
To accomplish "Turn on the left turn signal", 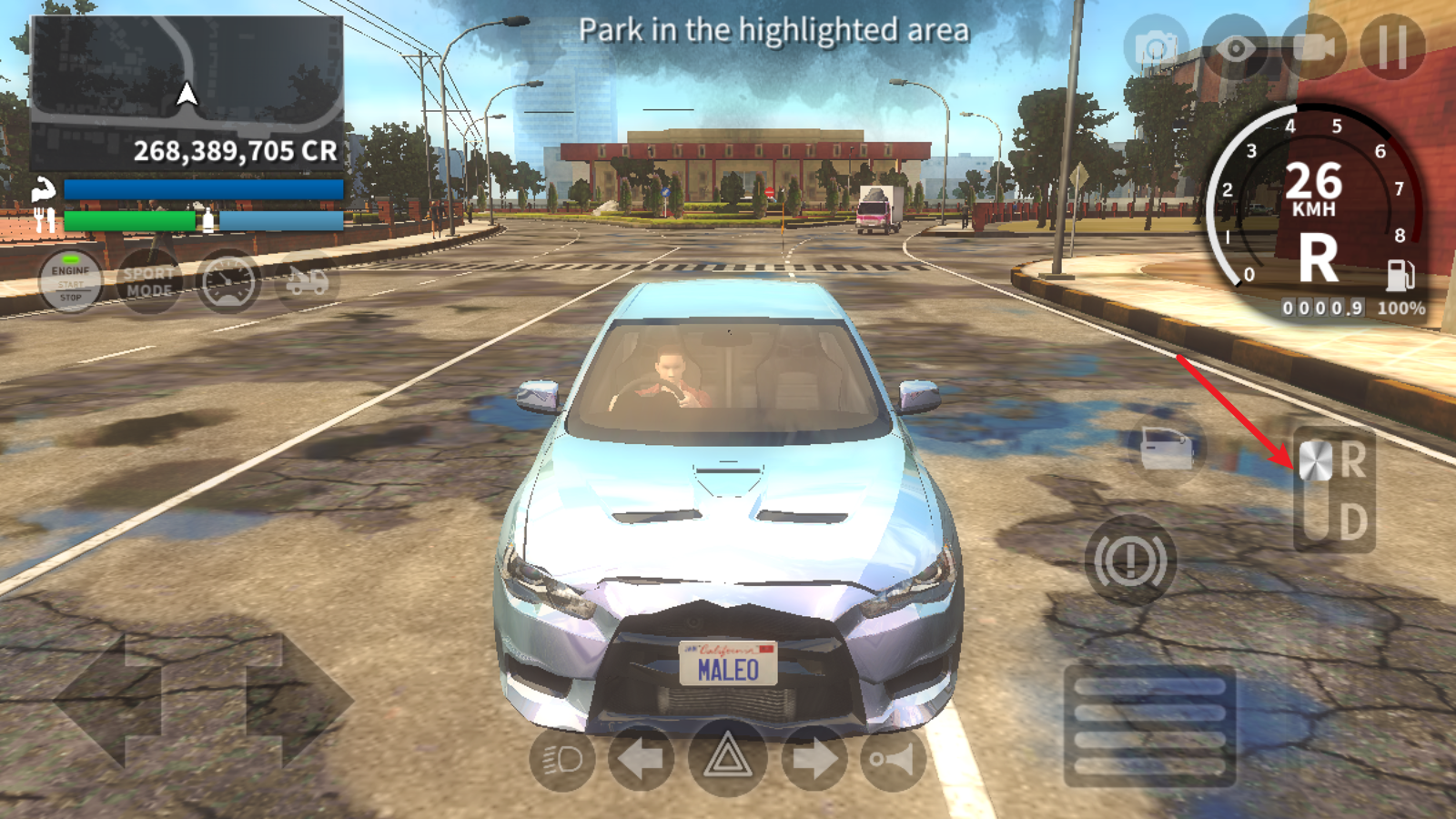I will [641, 758].
